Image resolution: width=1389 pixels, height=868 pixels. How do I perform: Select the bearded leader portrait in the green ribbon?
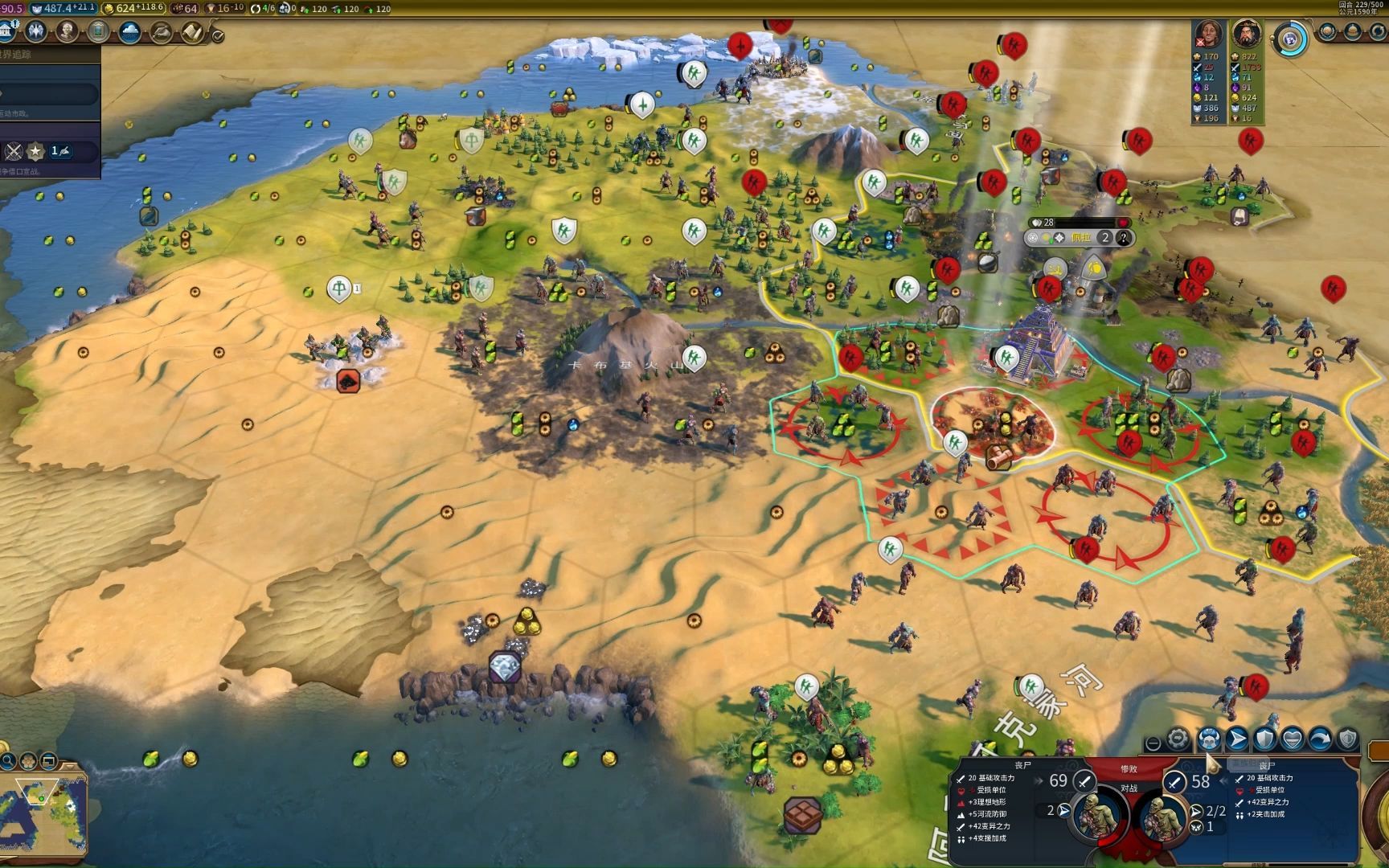[1246, 35]
